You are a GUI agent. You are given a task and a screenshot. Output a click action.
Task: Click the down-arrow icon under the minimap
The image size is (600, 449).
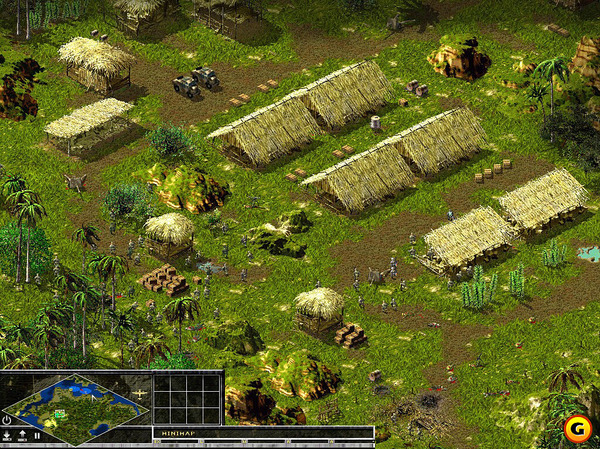click(x=8, y=435)
